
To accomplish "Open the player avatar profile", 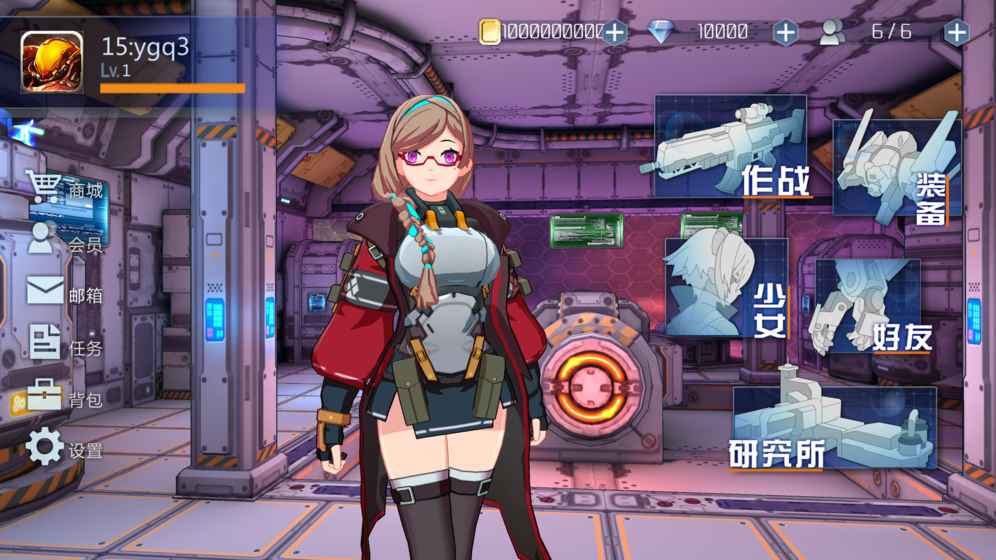I will 52,61.
